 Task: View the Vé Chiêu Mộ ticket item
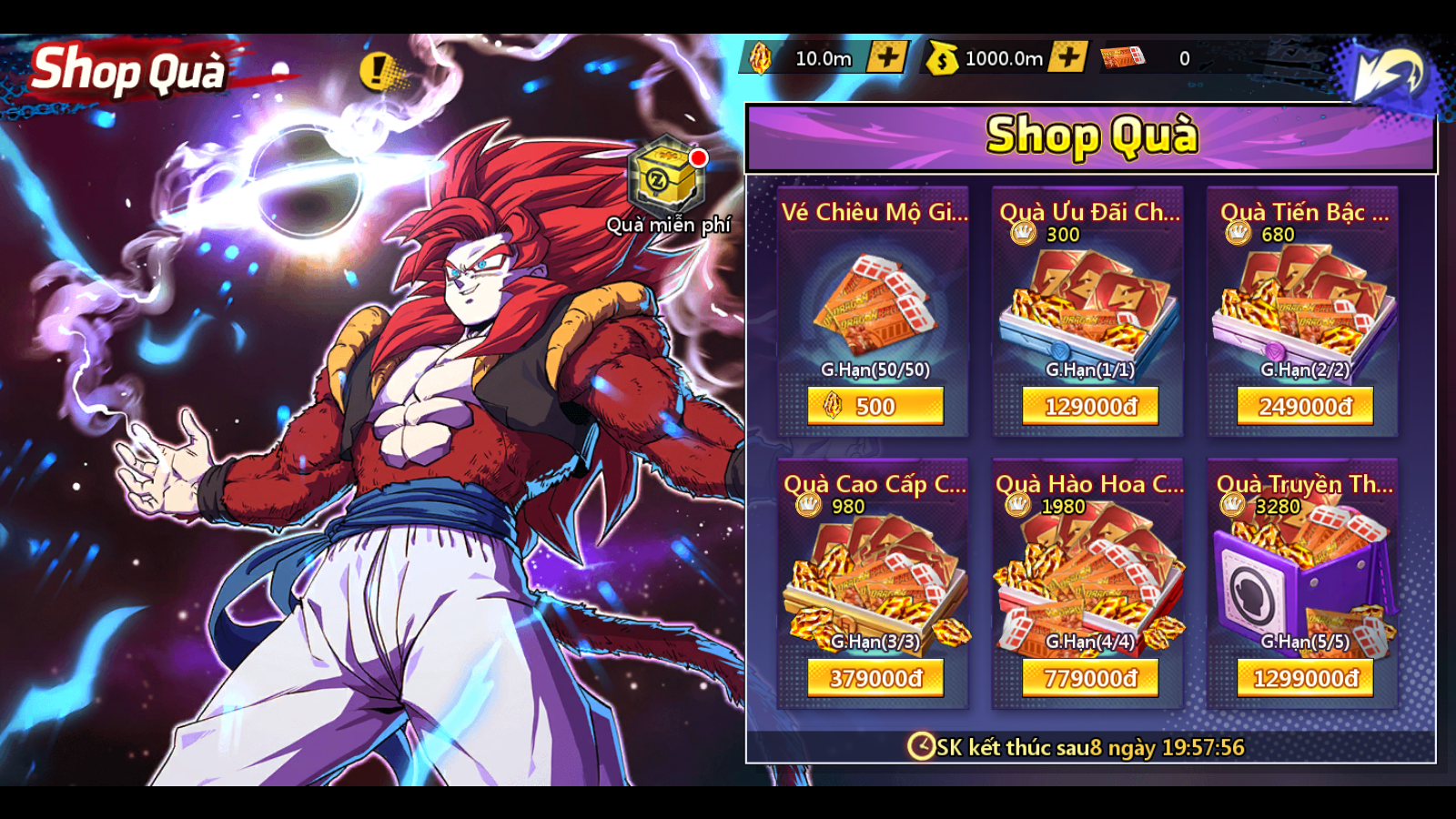click(x=875, y=305)
